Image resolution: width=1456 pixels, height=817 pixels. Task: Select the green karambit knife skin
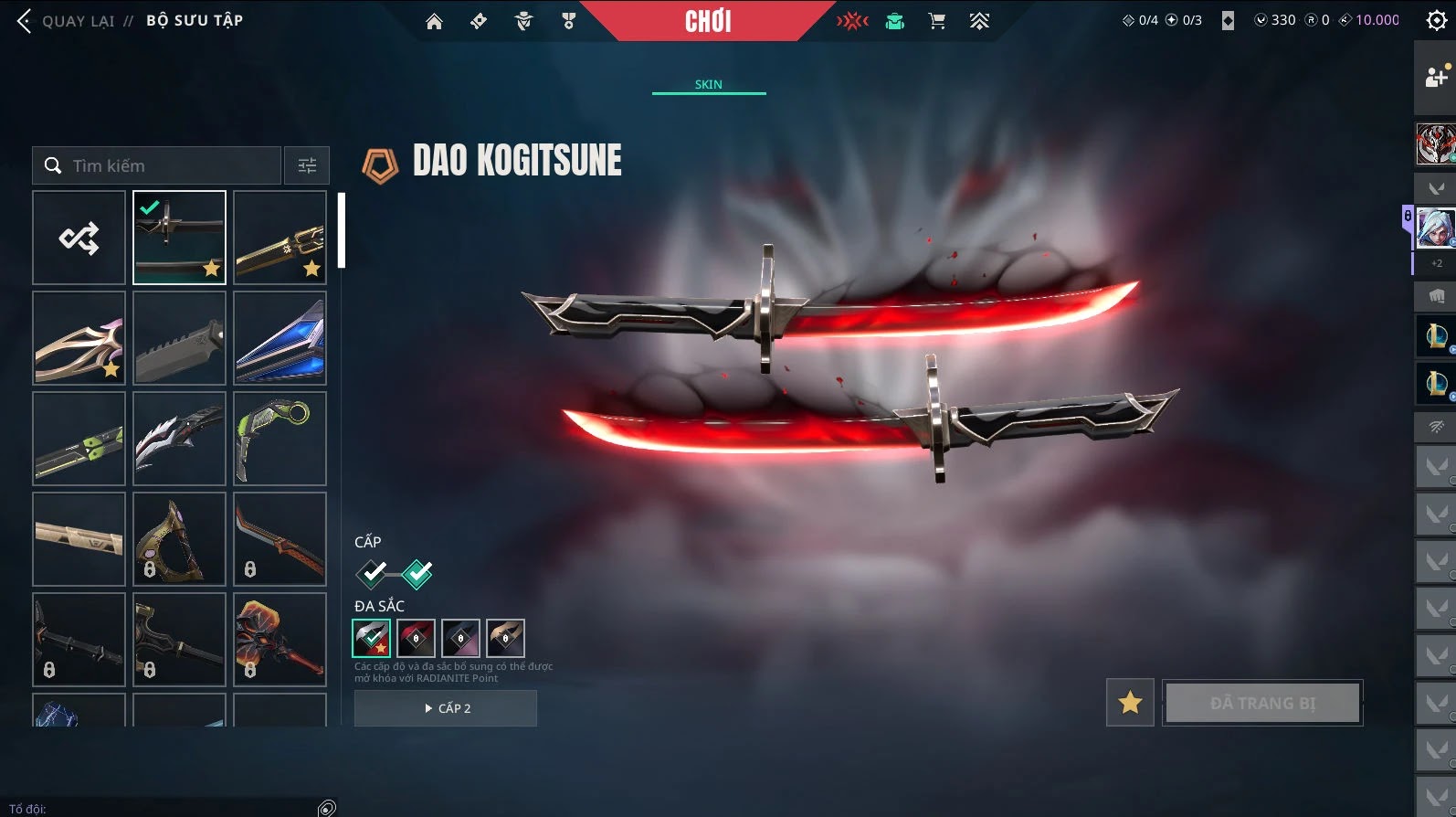[280, 439]
